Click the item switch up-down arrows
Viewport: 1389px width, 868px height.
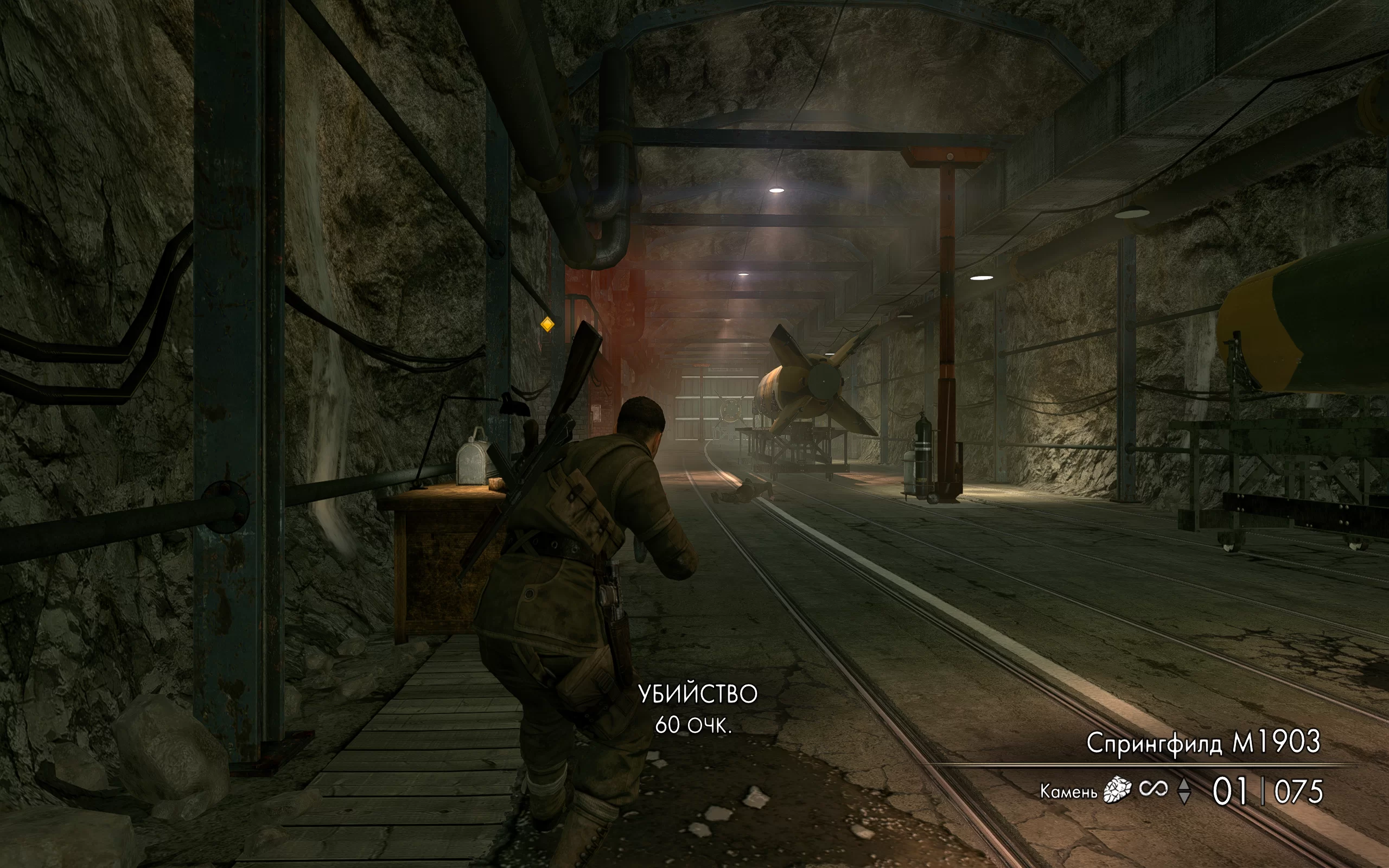tap(1184, 792)
